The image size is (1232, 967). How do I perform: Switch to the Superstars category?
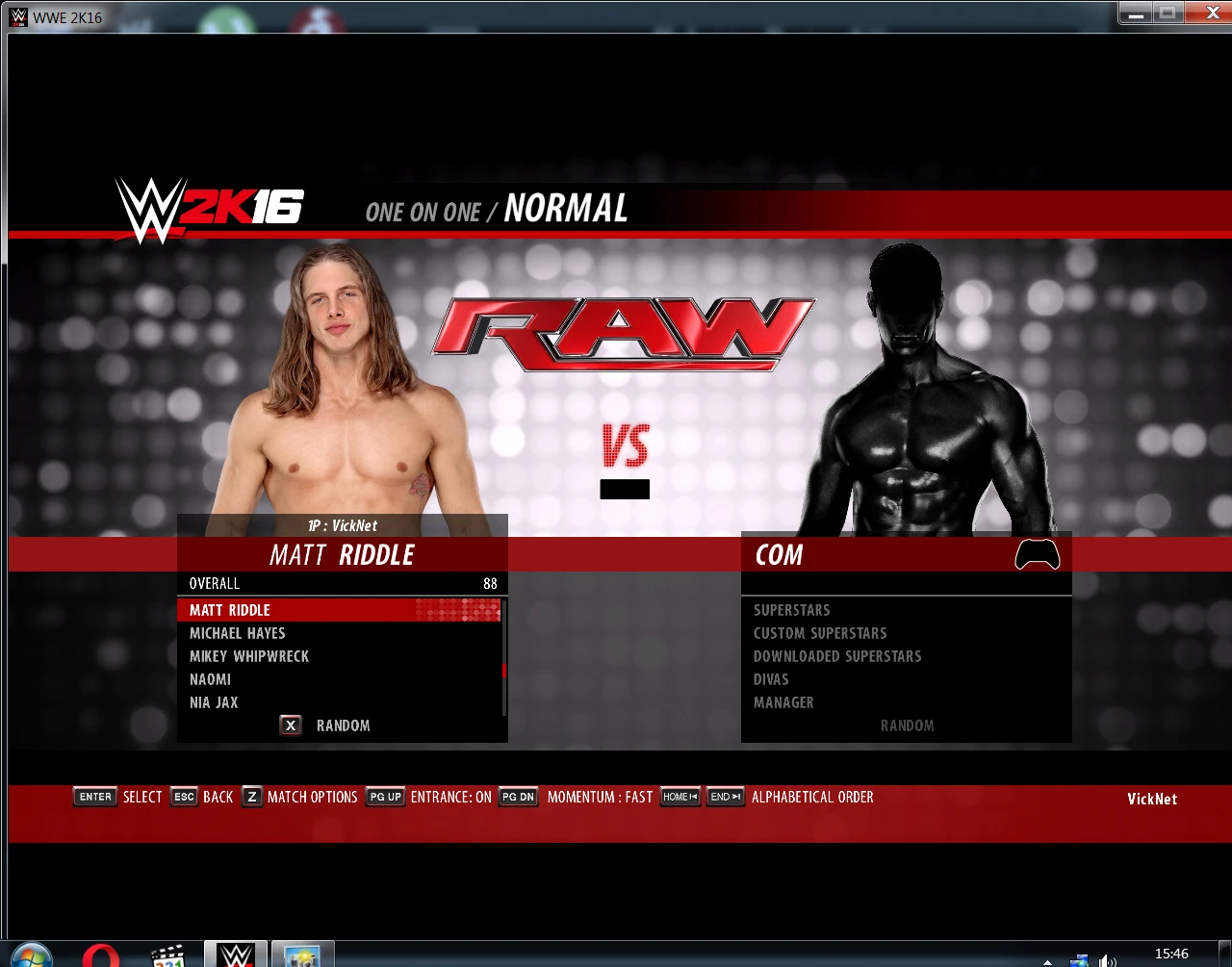791,610
